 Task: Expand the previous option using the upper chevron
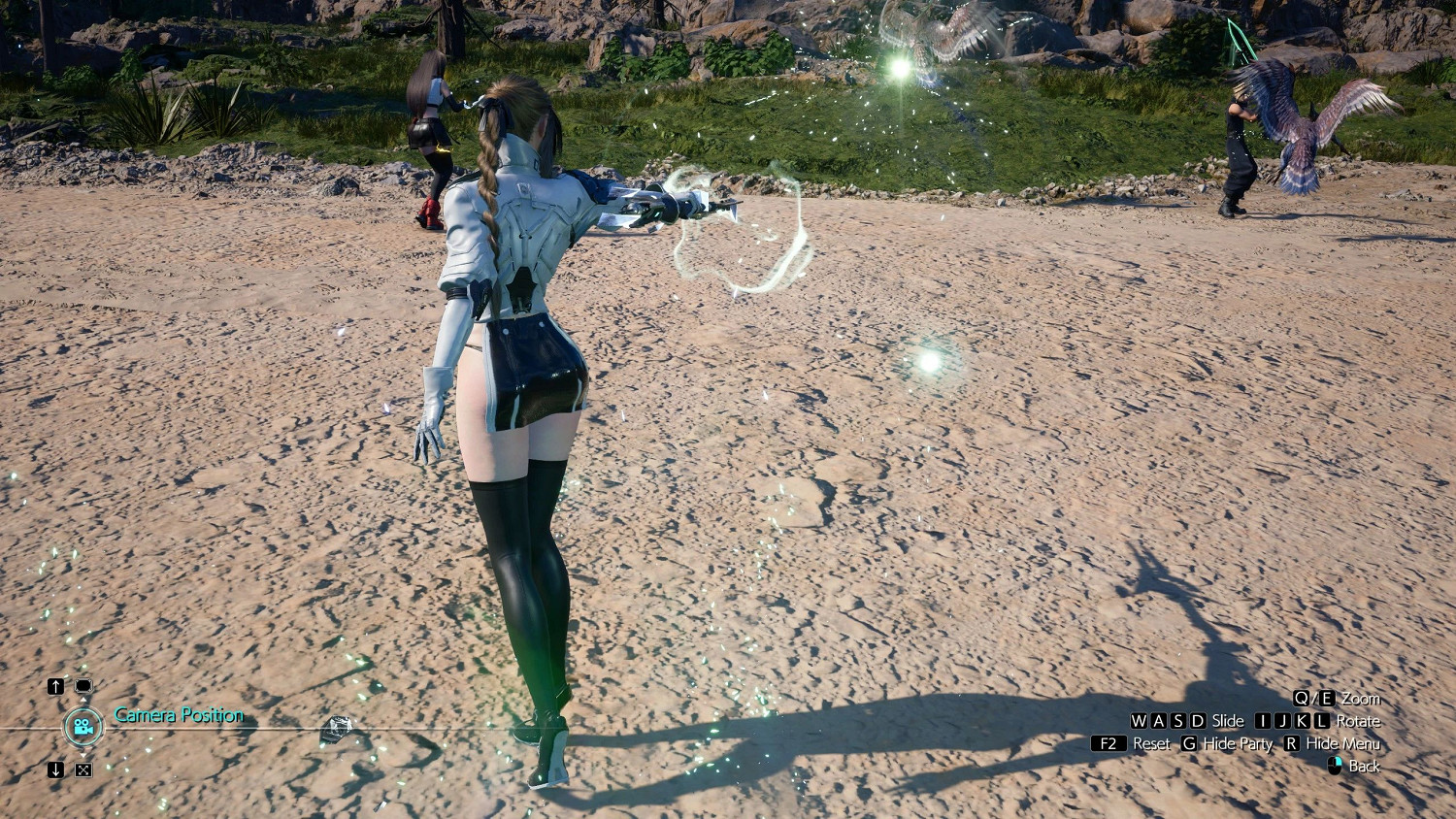coord(83,700)
